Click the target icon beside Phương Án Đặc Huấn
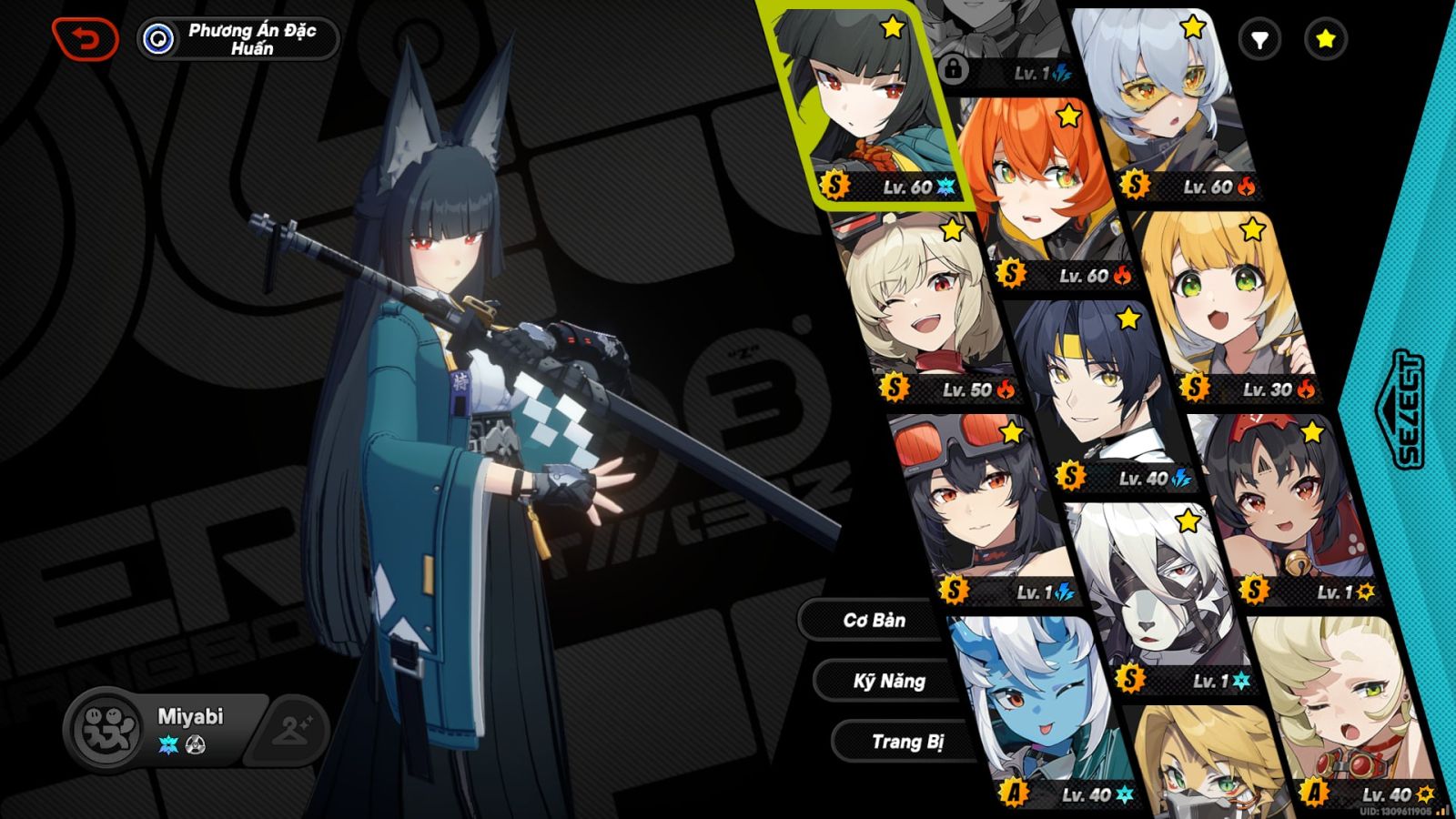This screenshot has width=1456, height=819. (159, 36)
